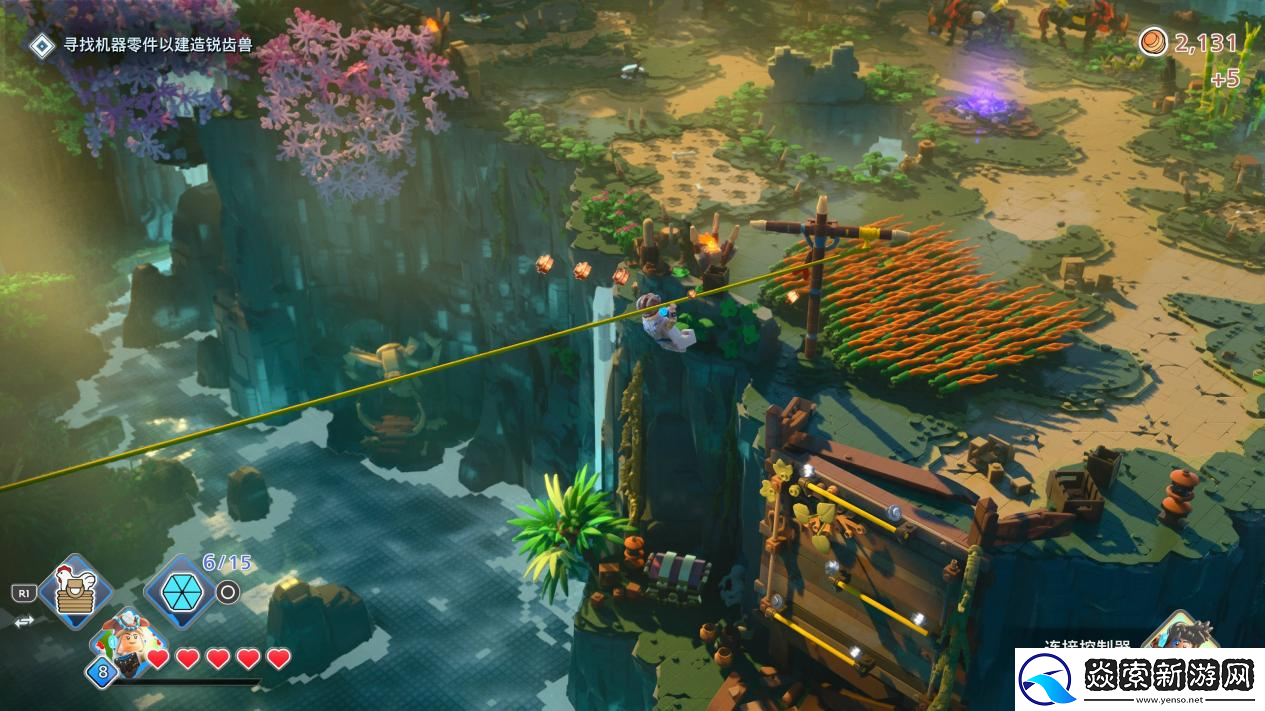Click the swap arrows icon under R1

point(23,621)
